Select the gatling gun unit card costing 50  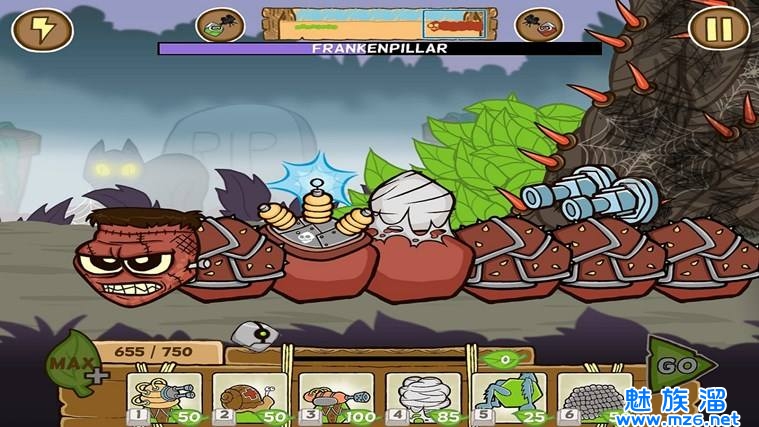click(x=162, y=398)
